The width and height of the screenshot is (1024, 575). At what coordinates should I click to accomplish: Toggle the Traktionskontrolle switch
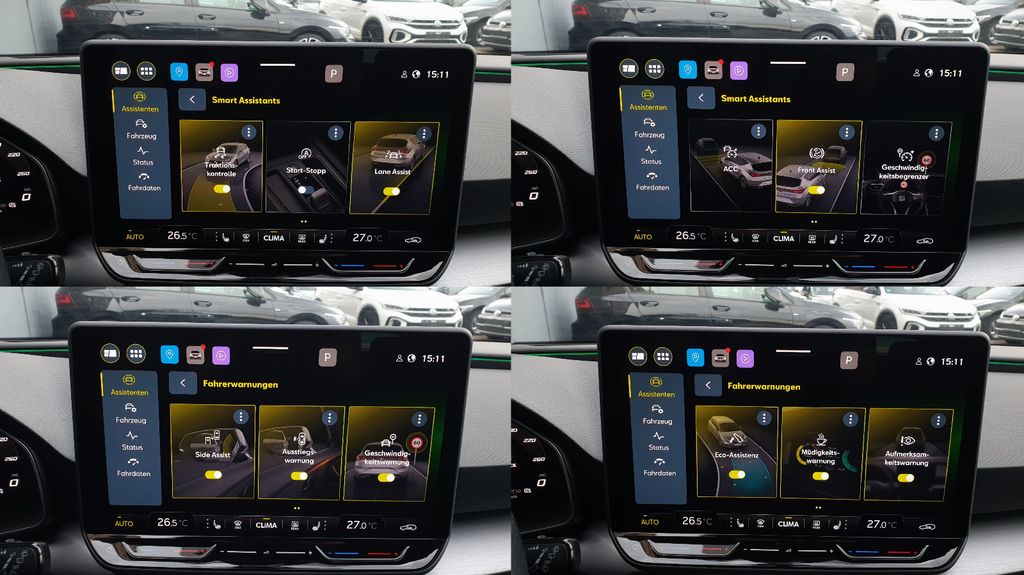click(x=222, y=188)
